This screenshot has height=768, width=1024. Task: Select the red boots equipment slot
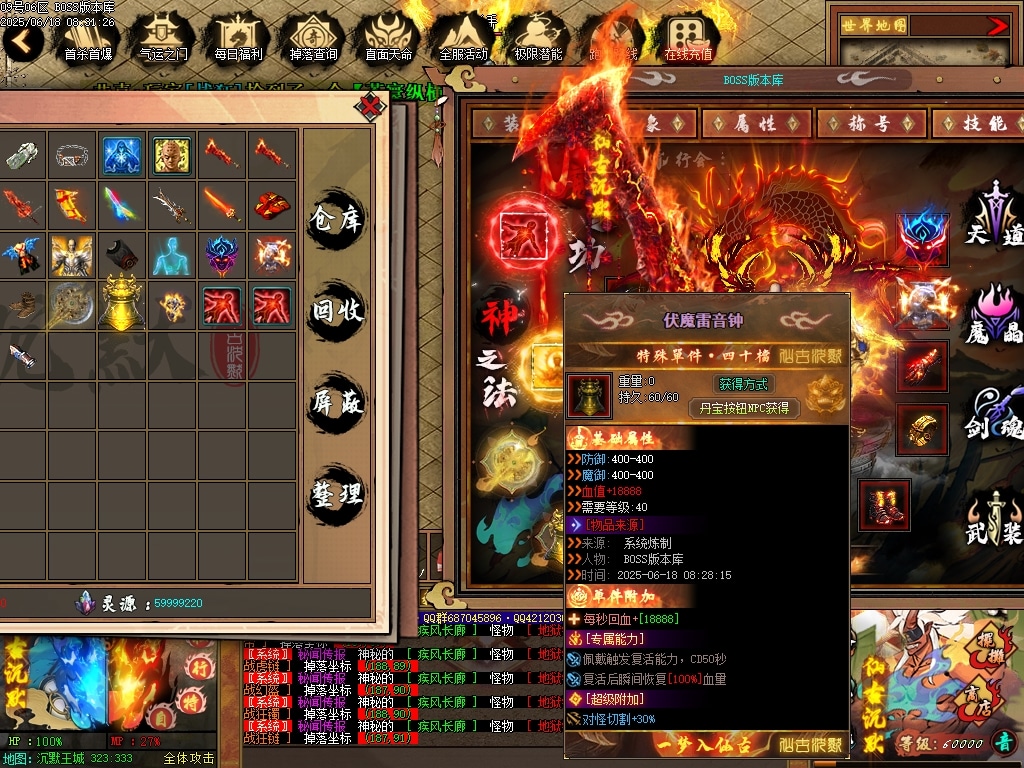click(x=884, y=504)
